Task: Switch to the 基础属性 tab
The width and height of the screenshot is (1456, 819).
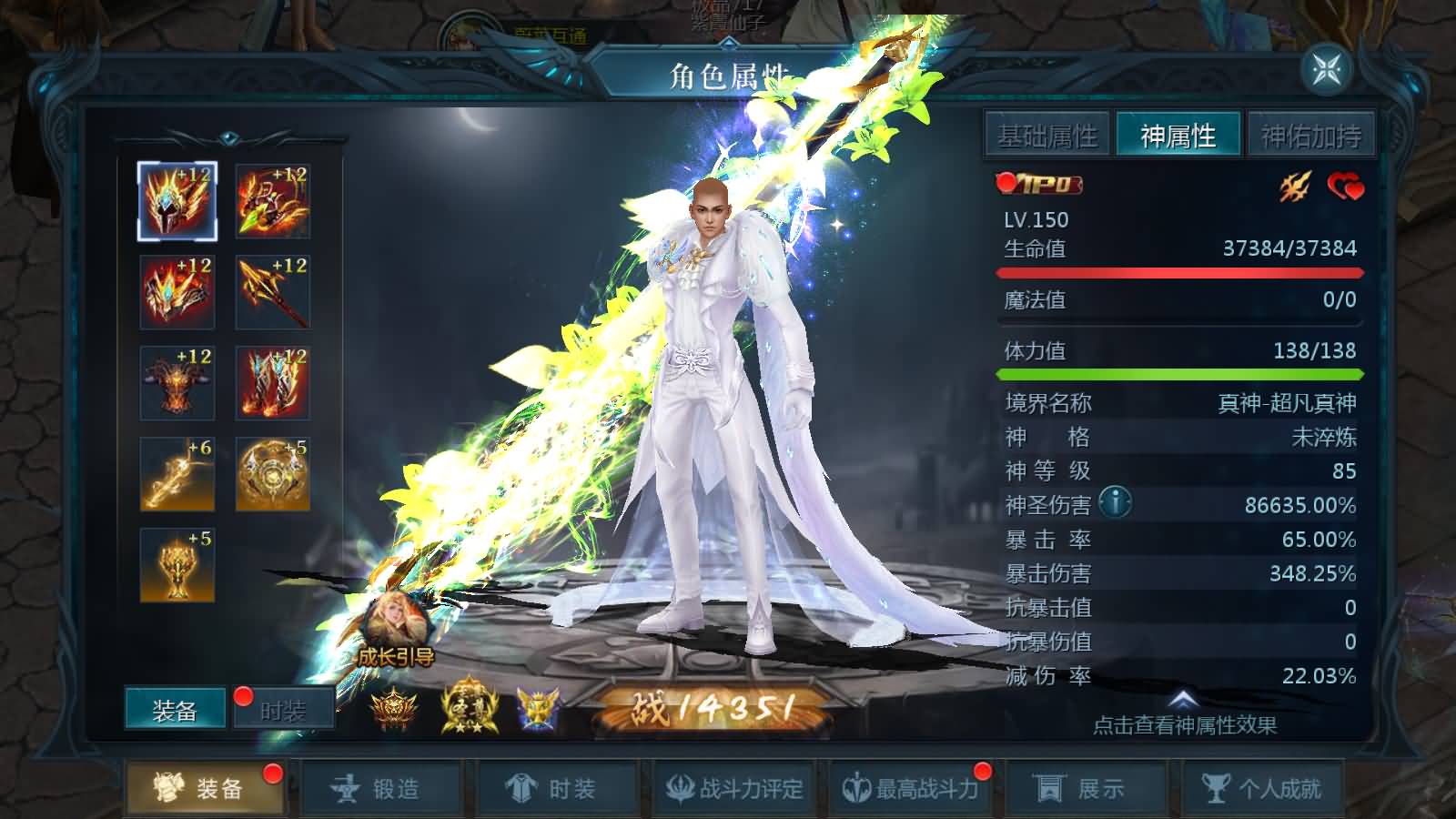Action: coord(1048,136)
